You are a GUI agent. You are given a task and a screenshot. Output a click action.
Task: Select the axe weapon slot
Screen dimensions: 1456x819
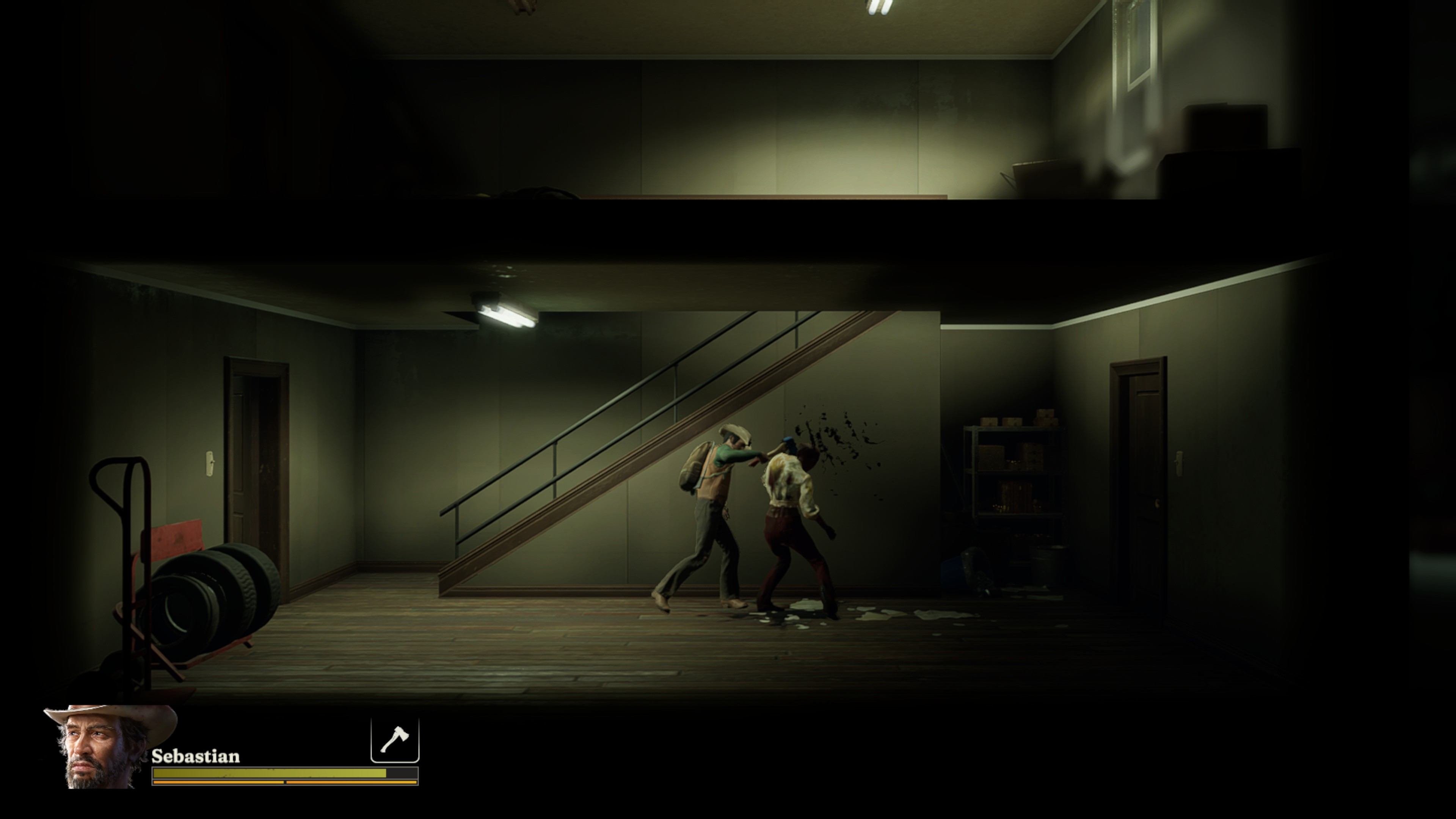pos(394,739)
